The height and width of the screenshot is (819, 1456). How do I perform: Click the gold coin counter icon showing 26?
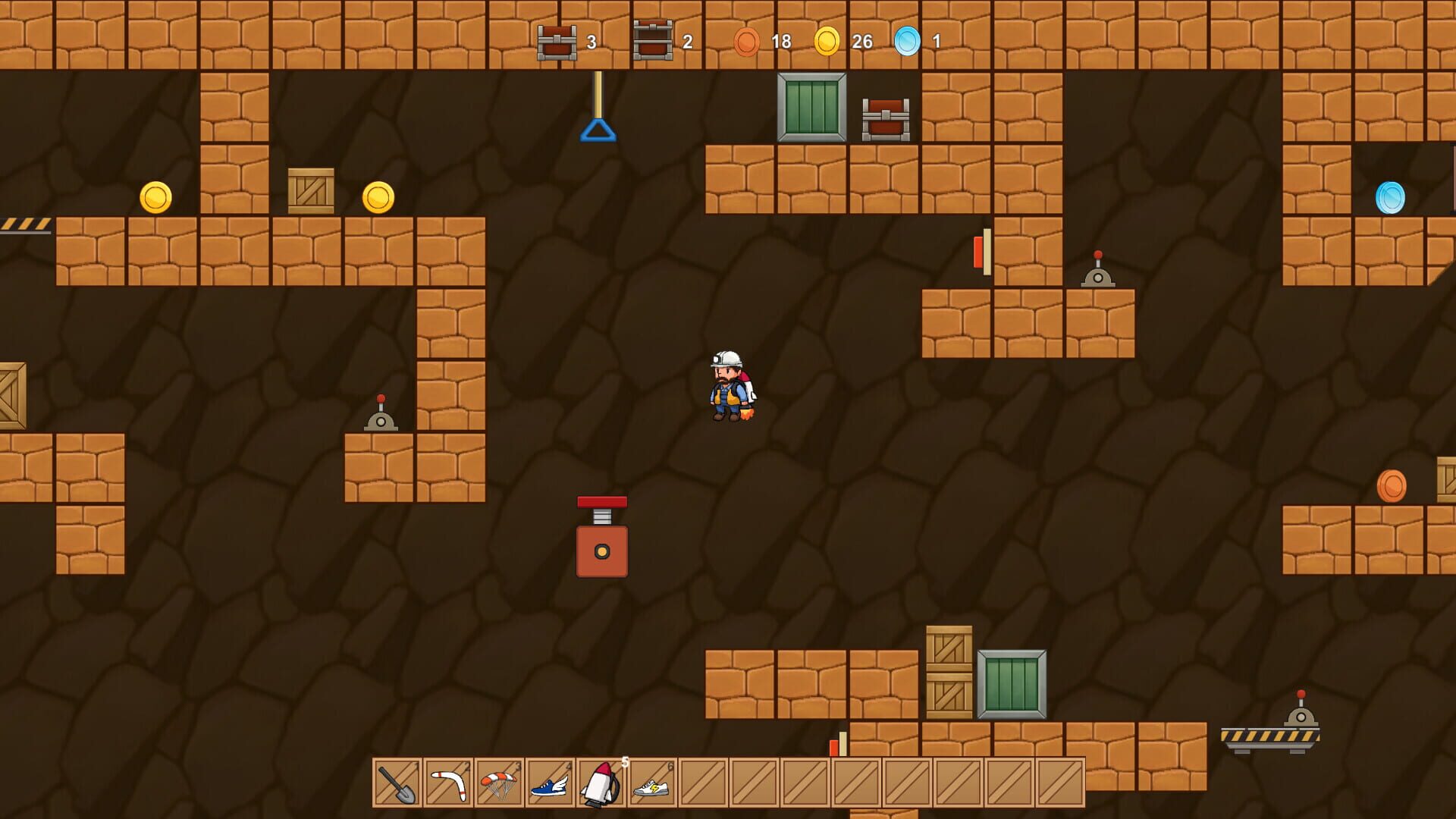pos(827,43)
